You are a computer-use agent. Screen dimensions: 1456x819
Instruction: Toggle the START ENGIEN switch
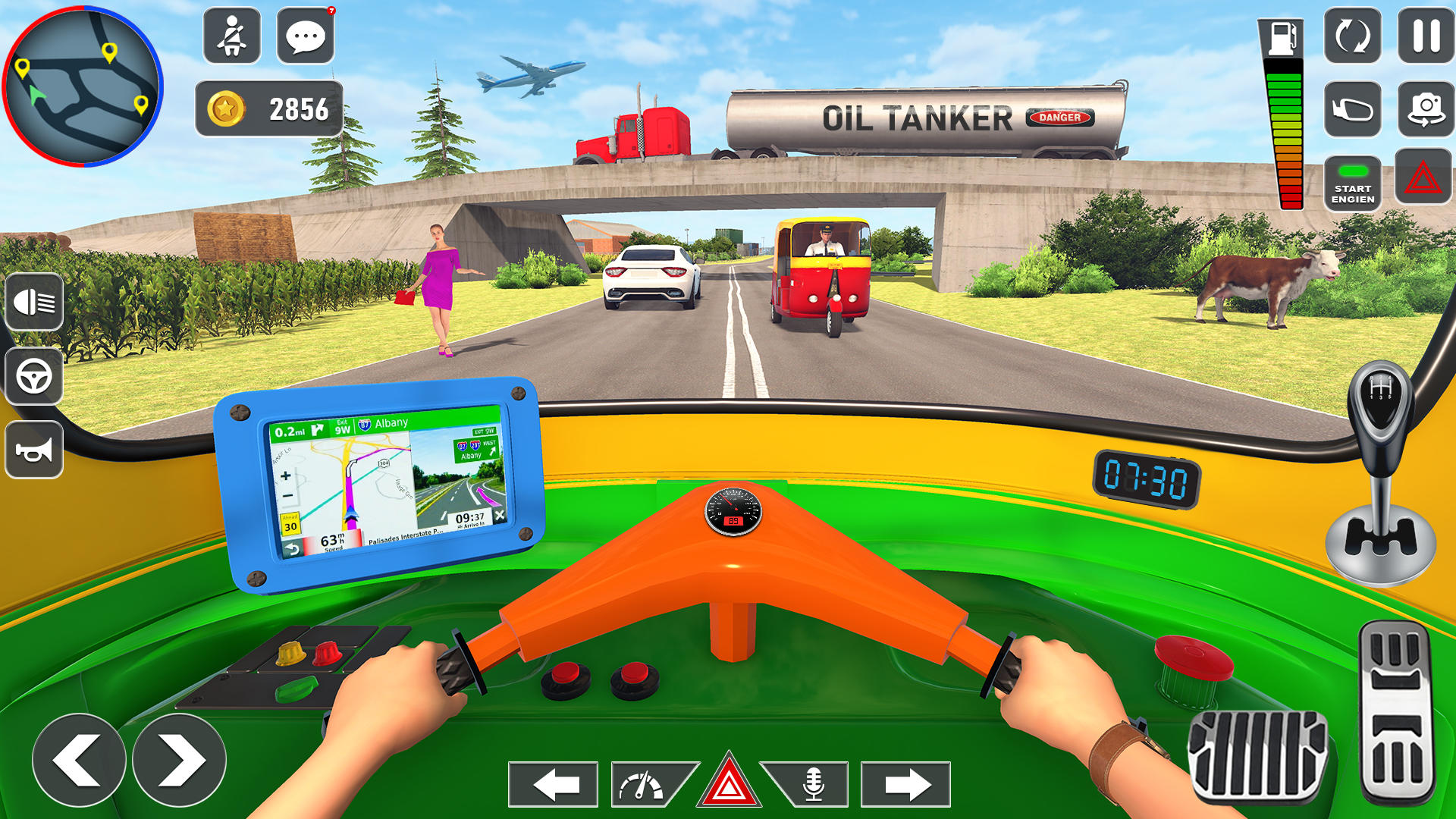coord(1354,182)
